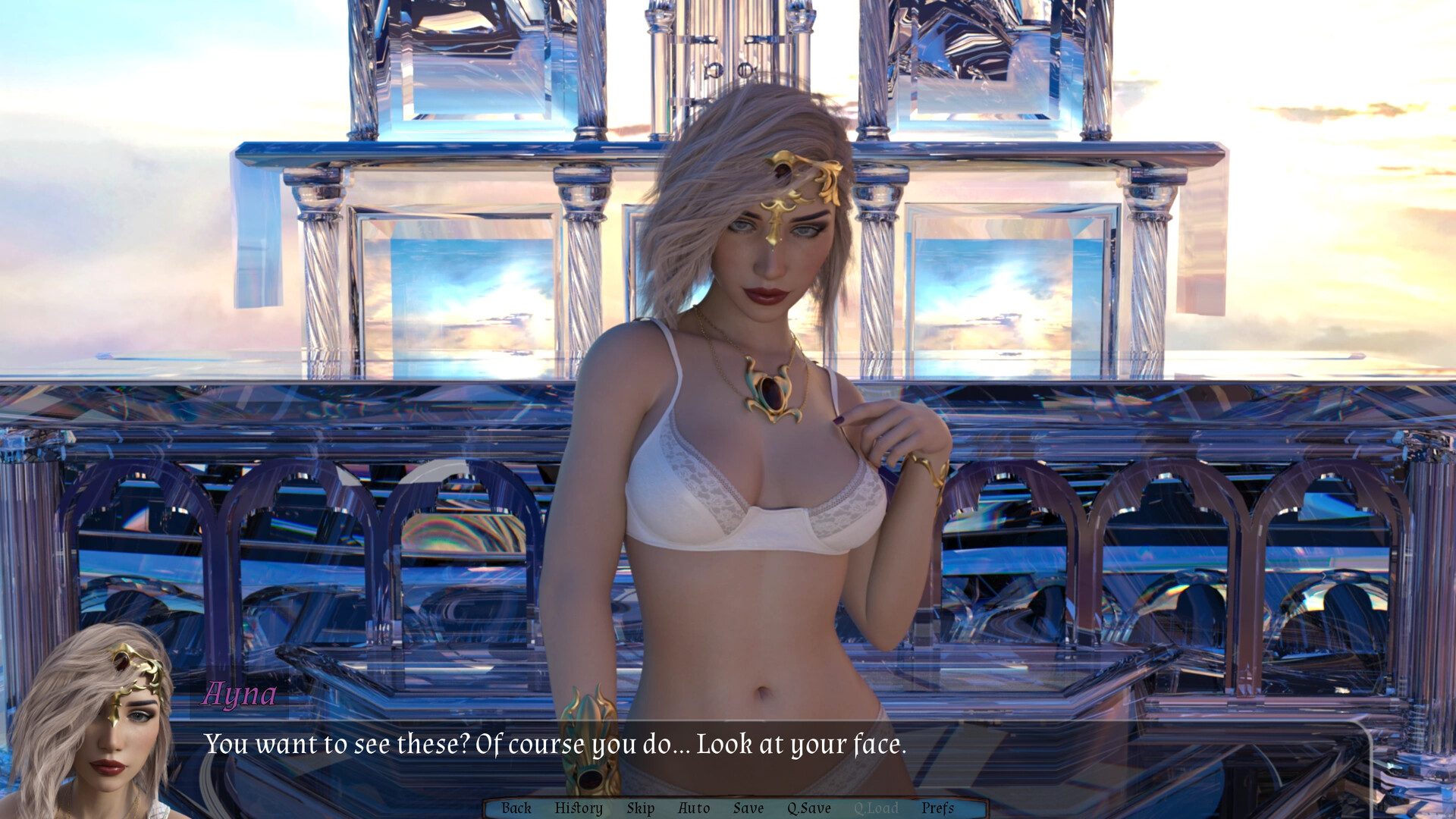The image size is (1456, 819).
Task: Select Skip on the quick menu bar
Action: pos(641,808)
